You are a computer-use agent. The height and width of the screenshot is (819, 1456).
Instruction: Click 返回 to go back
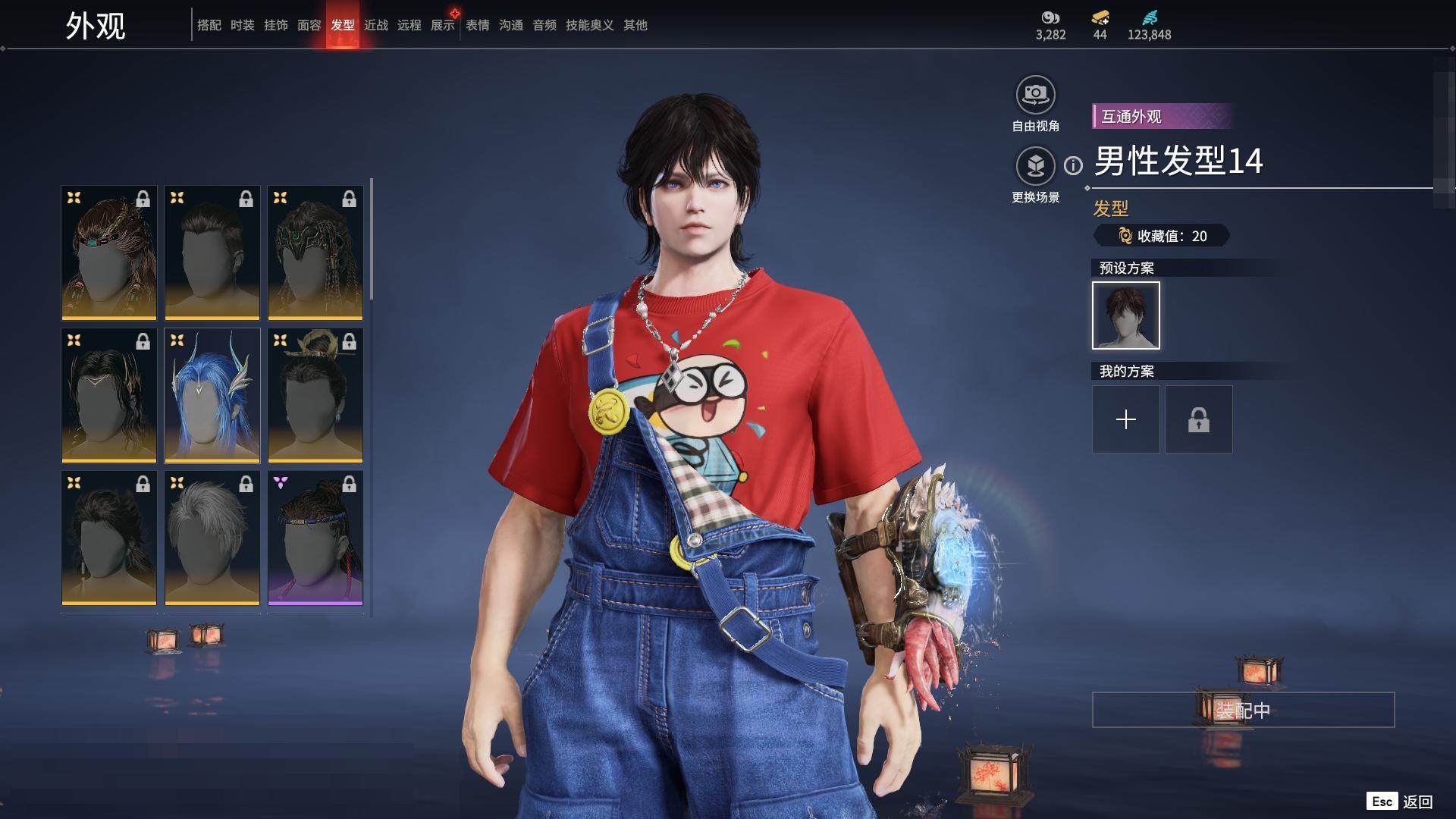1417,802
